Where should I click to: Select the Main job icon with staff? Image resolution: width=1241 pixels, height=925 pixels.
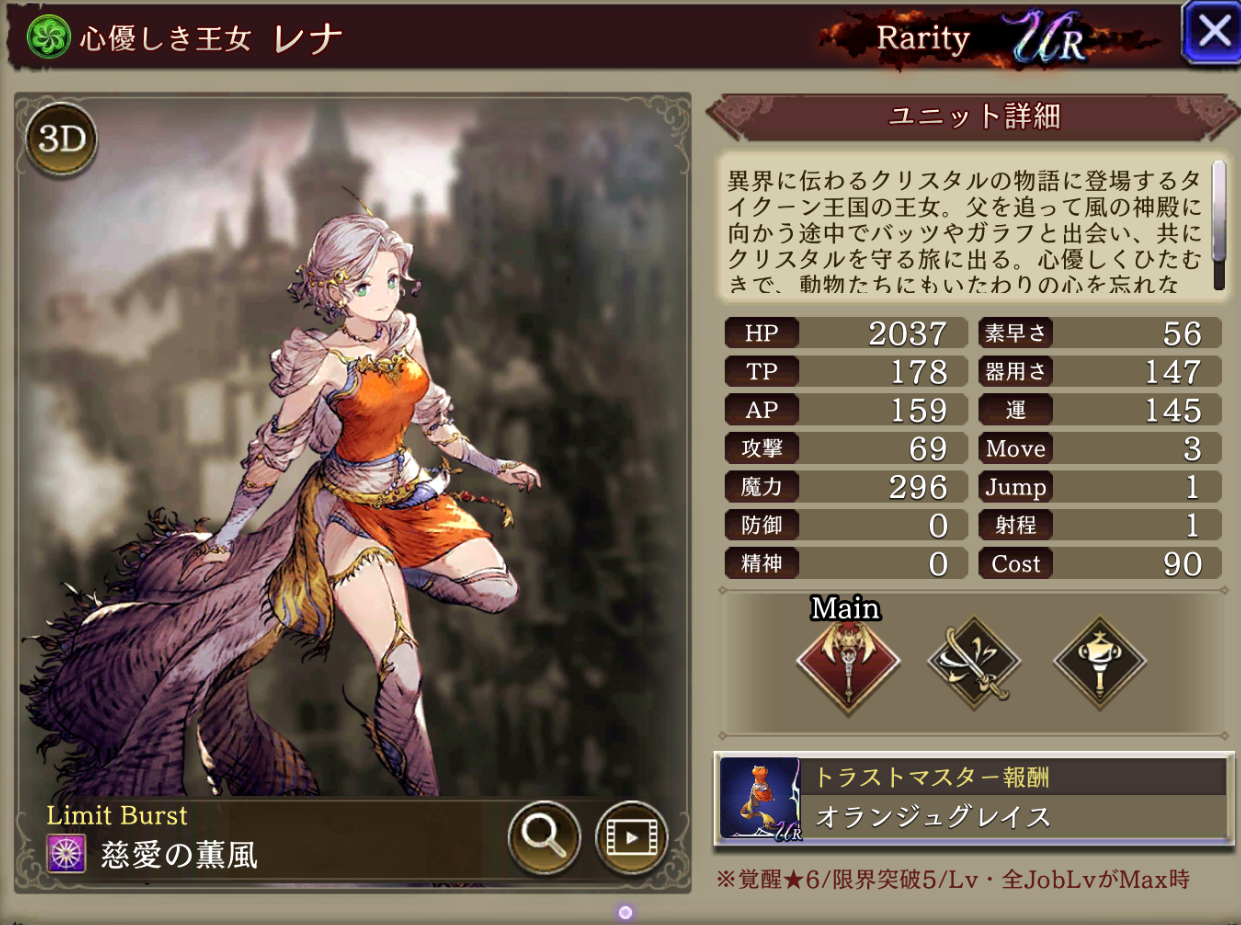coord(848,661)
